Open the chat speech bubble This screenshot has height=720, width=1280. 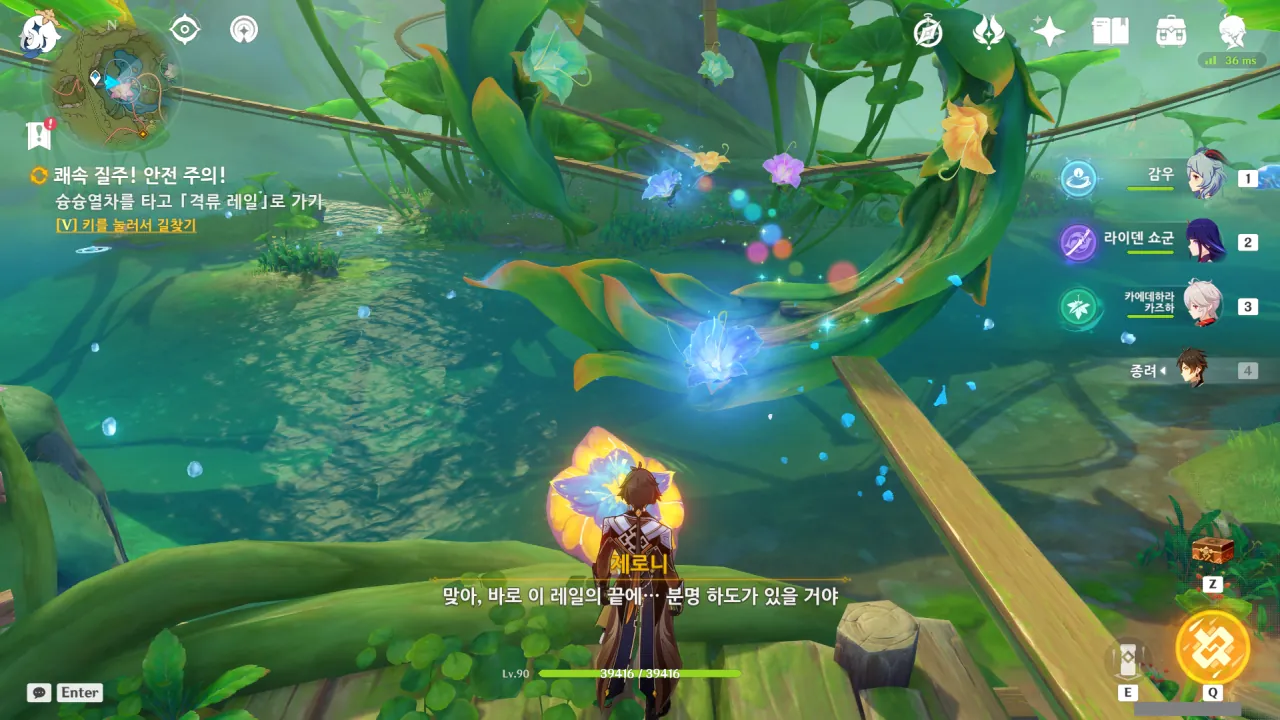pos(39,692)
